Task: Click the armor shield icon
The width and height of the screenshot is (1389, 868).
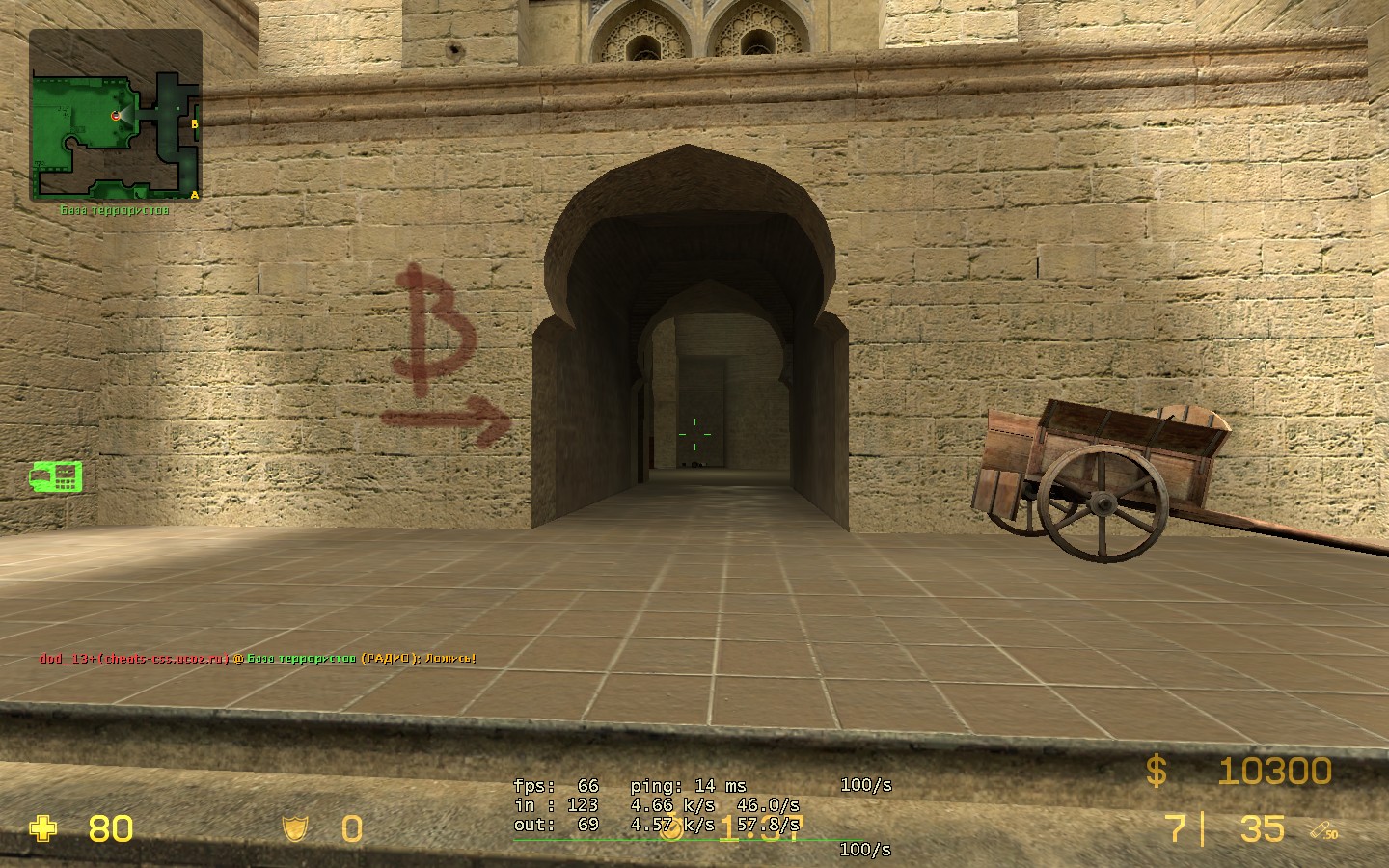Action: click(x=294, y=828)
